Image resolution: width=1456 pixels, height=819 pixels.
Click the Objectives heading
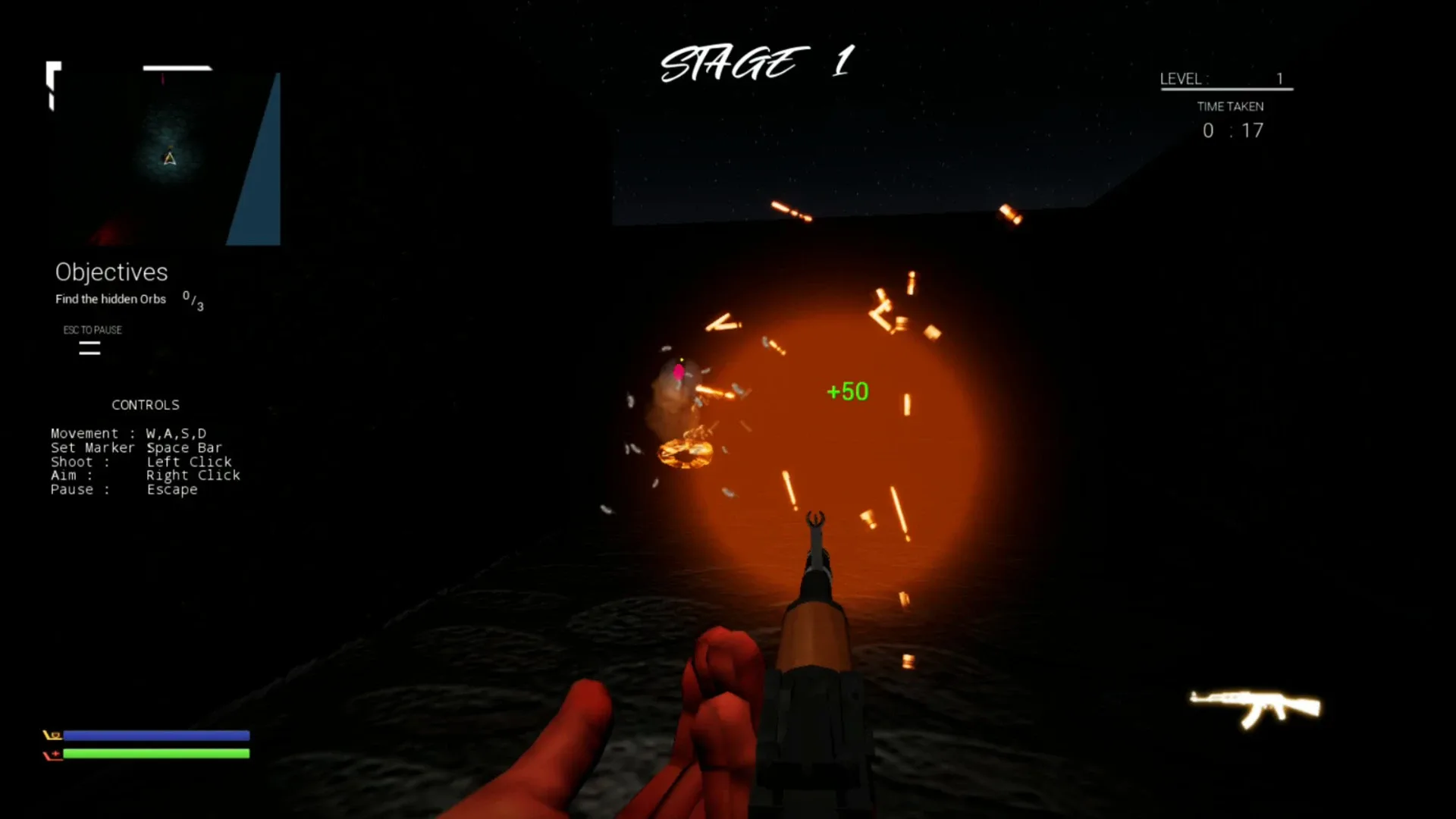(x=111, y=272)
